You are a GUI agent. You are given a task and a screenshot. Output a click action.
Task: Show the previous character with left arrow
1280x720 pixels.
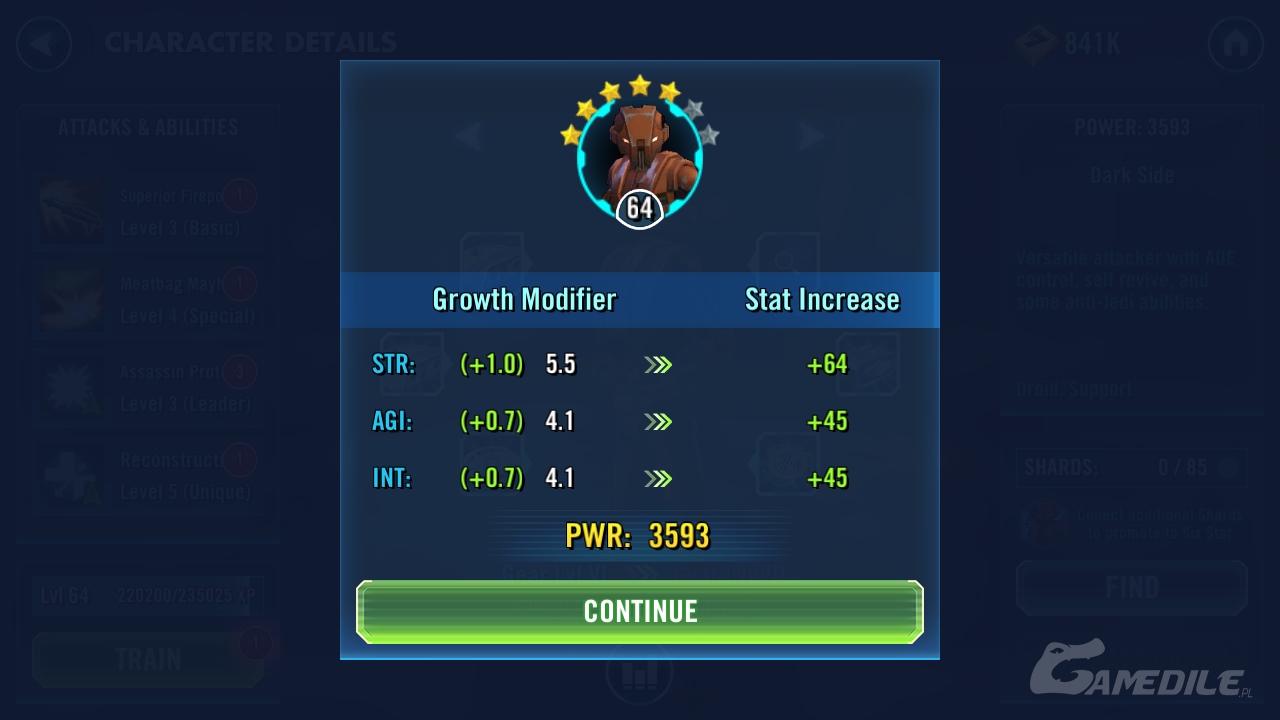(468, 136)
